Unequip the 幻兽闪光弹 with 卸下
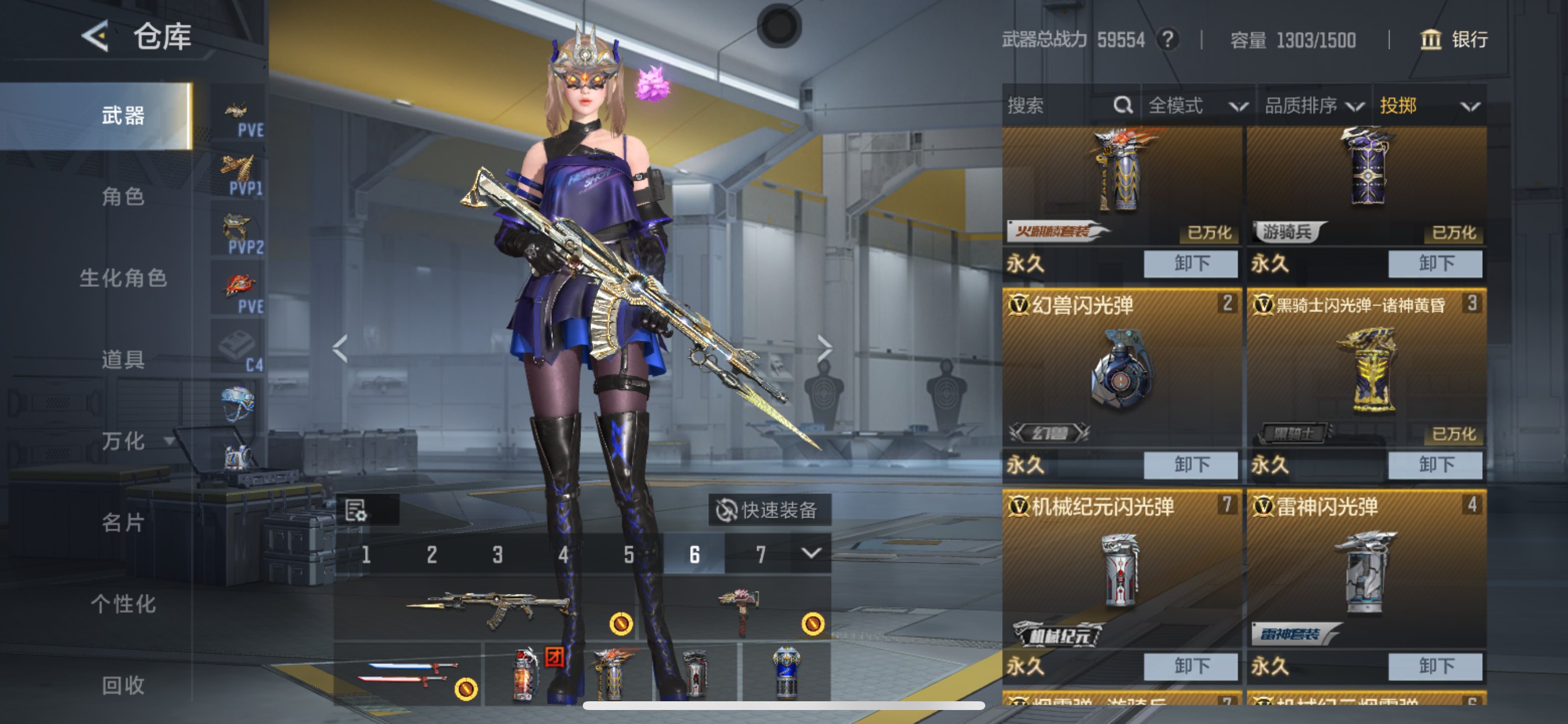This screenshot has height=724, width=1568. pos(1190,465)
